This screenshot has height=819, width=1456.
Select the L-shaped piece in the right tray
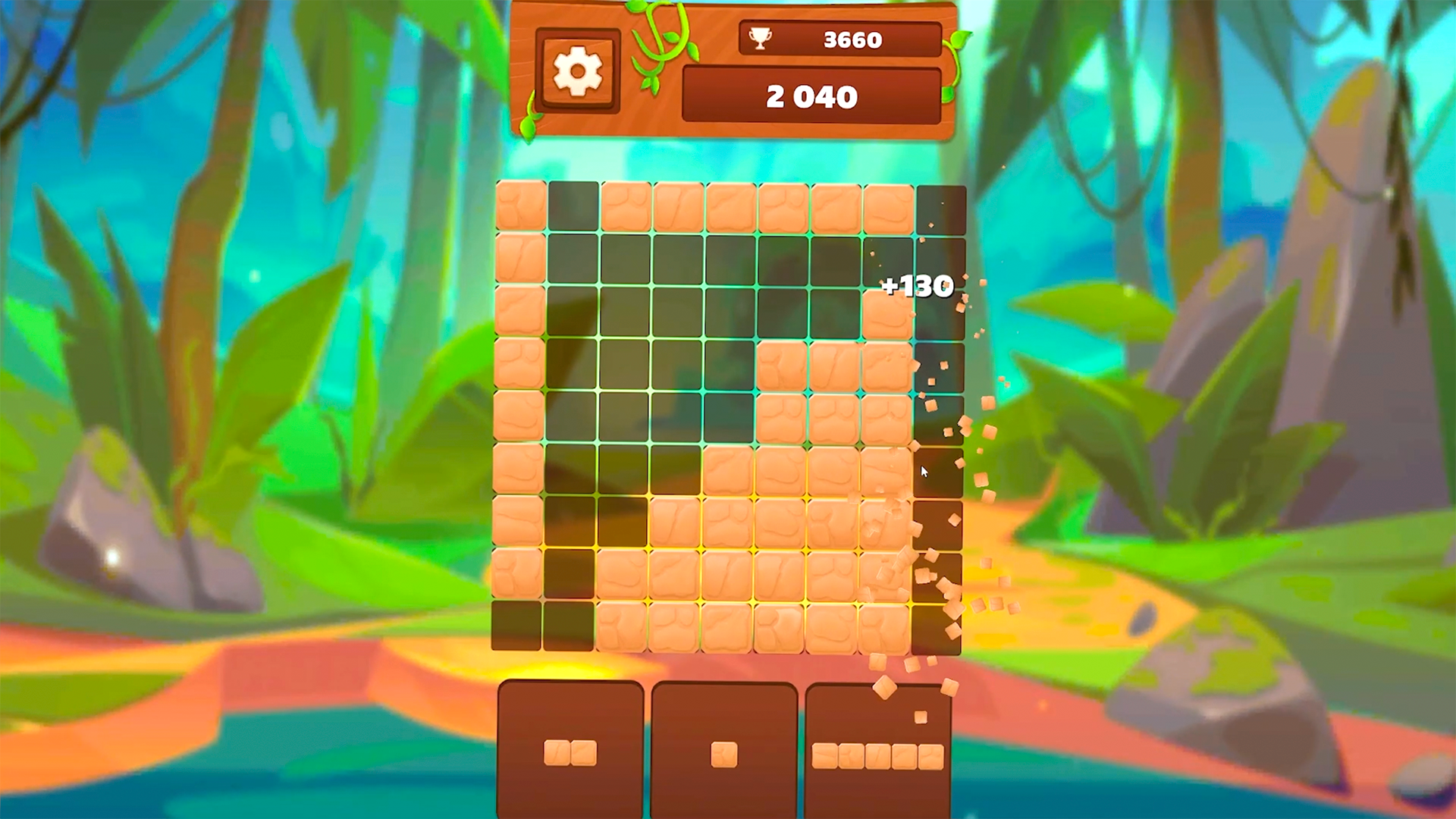tap(880, 754)
